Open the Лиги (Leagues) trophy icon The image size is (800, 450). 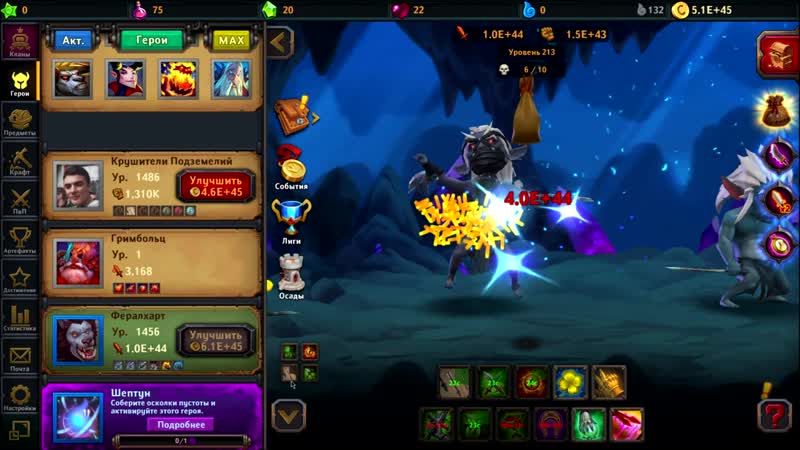(291, 220)
